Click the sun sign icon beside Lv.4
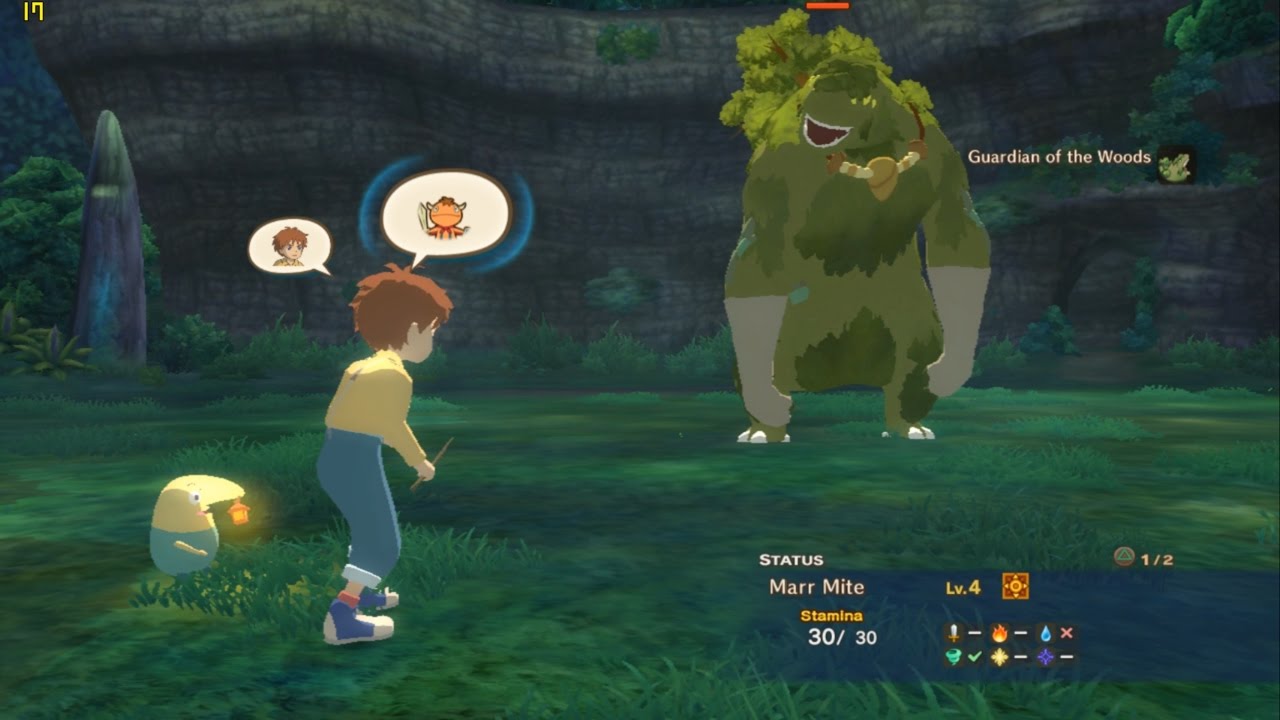1280x720 pixels. [x=1015, y=587]
